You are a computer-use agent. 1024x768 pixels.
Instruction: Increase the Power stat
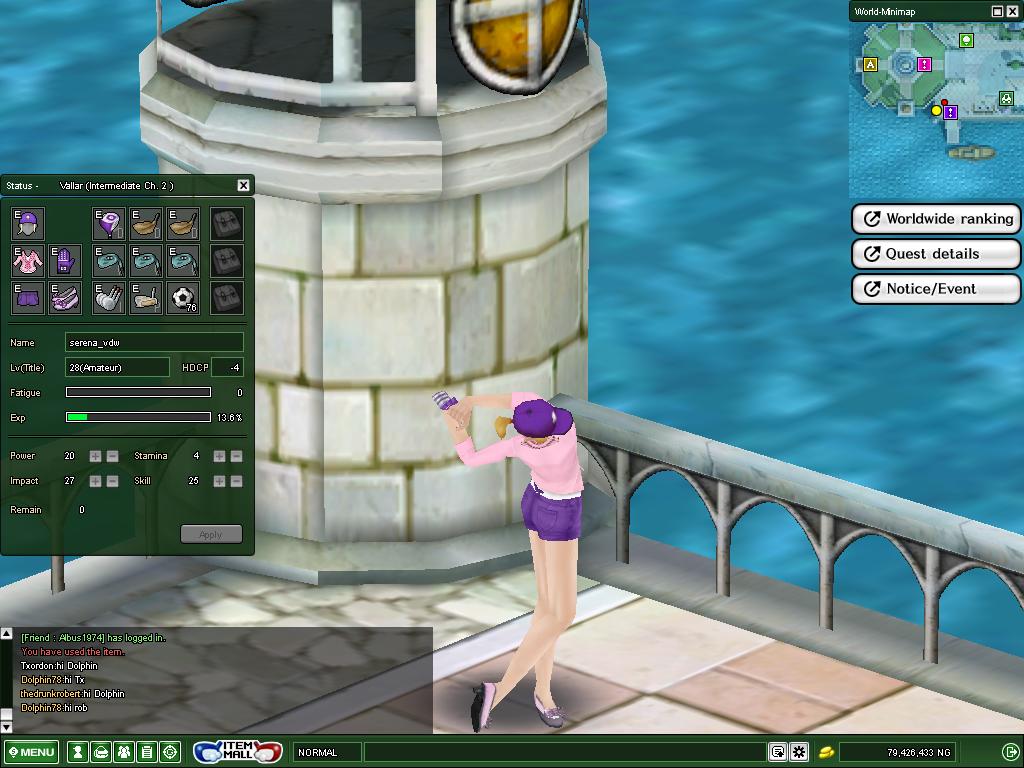[95, 456]
